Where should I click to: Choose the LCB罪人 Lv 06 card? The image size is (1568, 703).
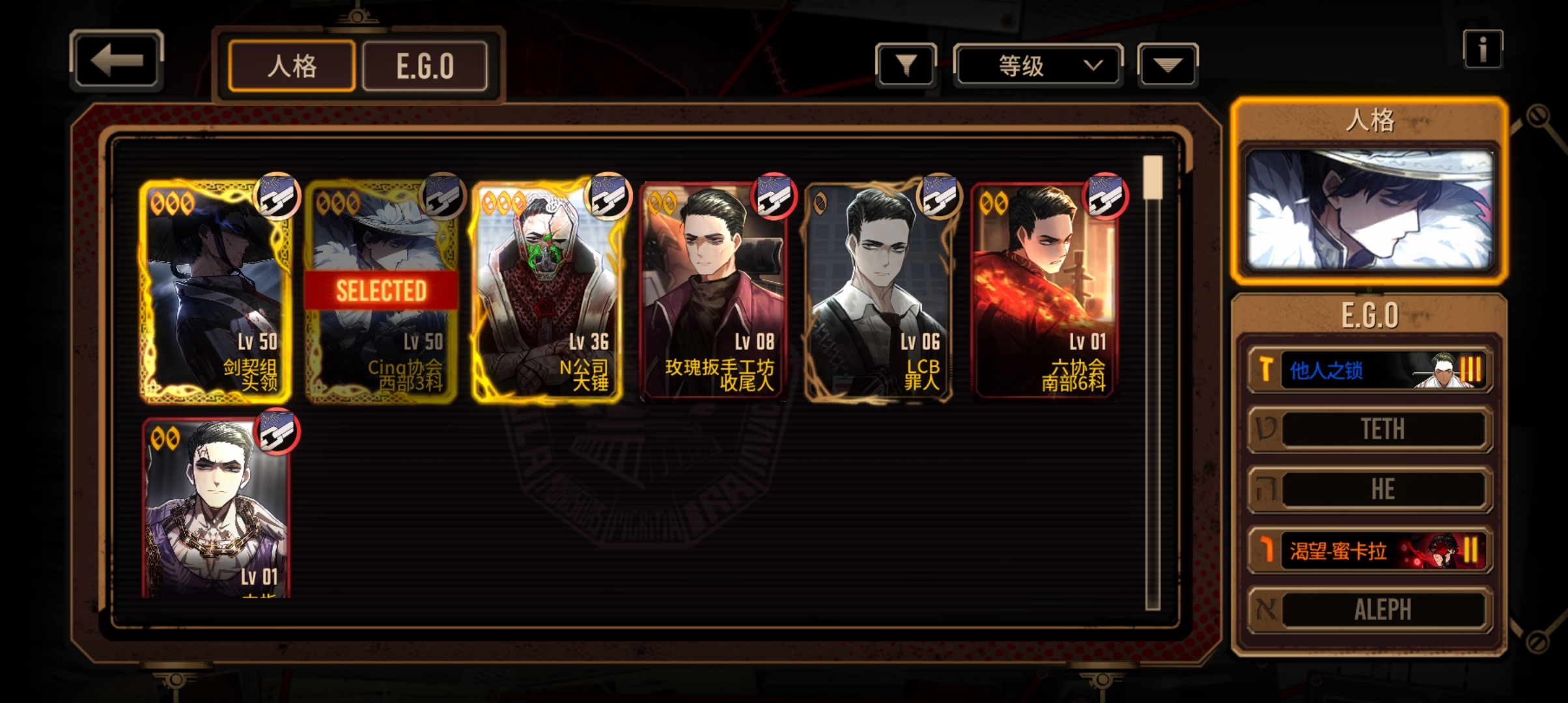879,291
